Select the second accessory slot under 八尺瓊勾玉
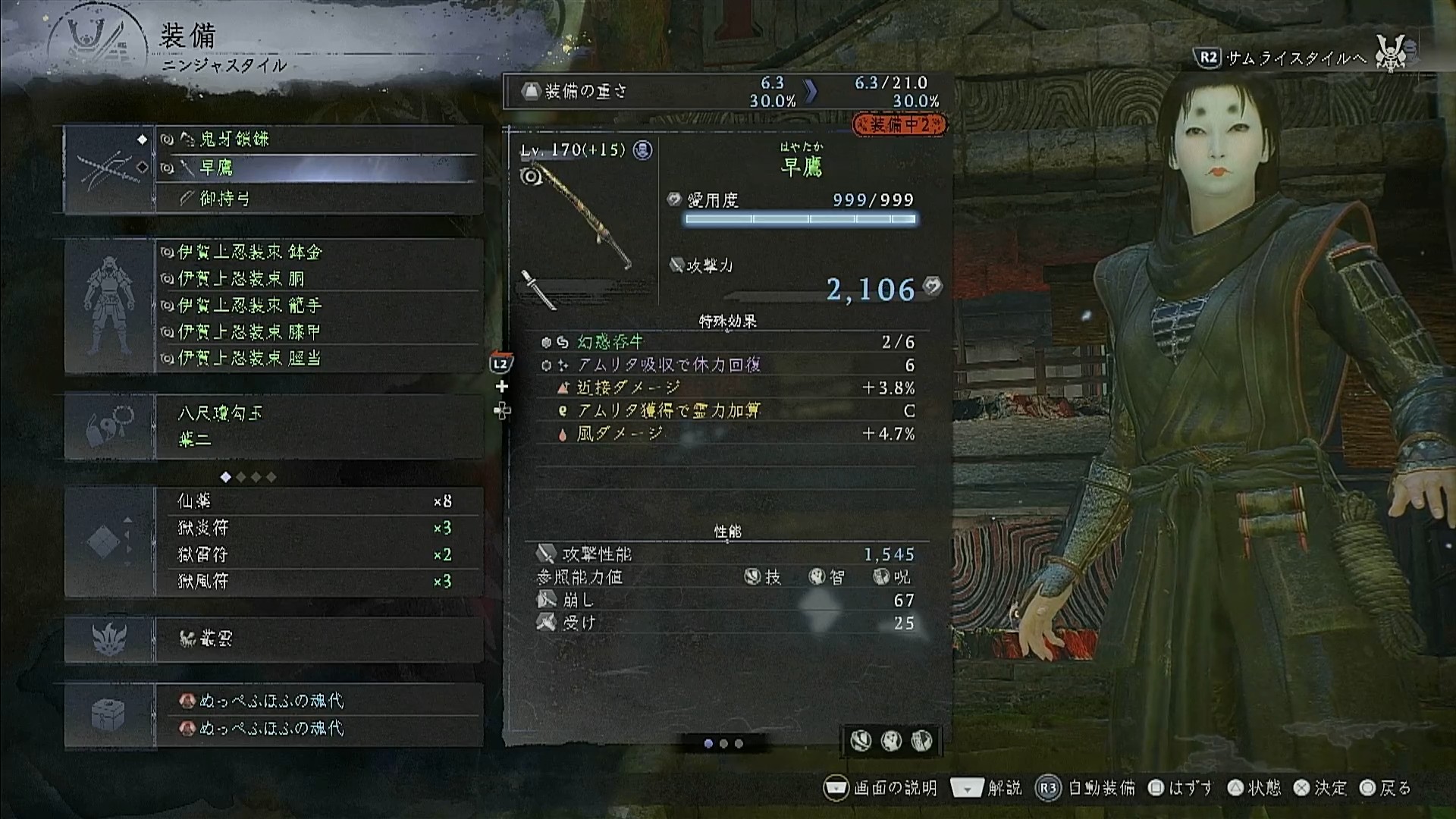 pyautogui.click(x=318, y=440)
